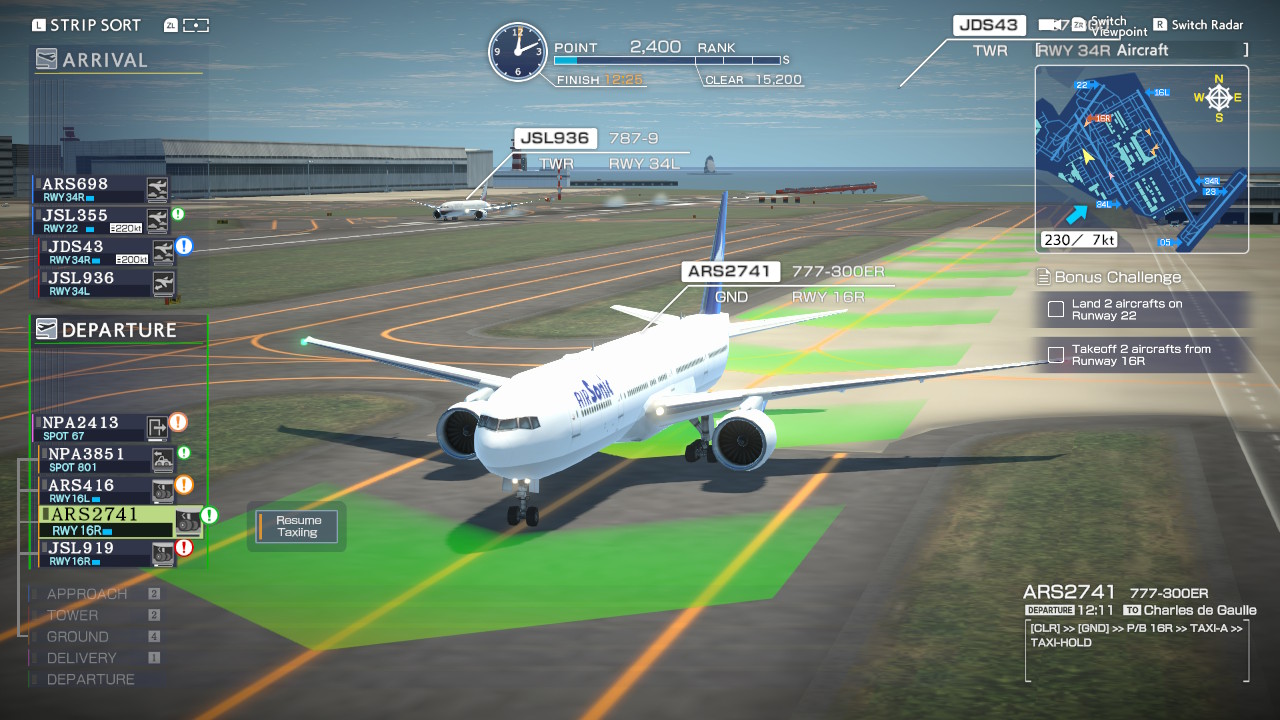
Task: Toggle the Takeoff 2 aircrafts from Runway 16R checkbox
Action: (x=1056, y=354)
